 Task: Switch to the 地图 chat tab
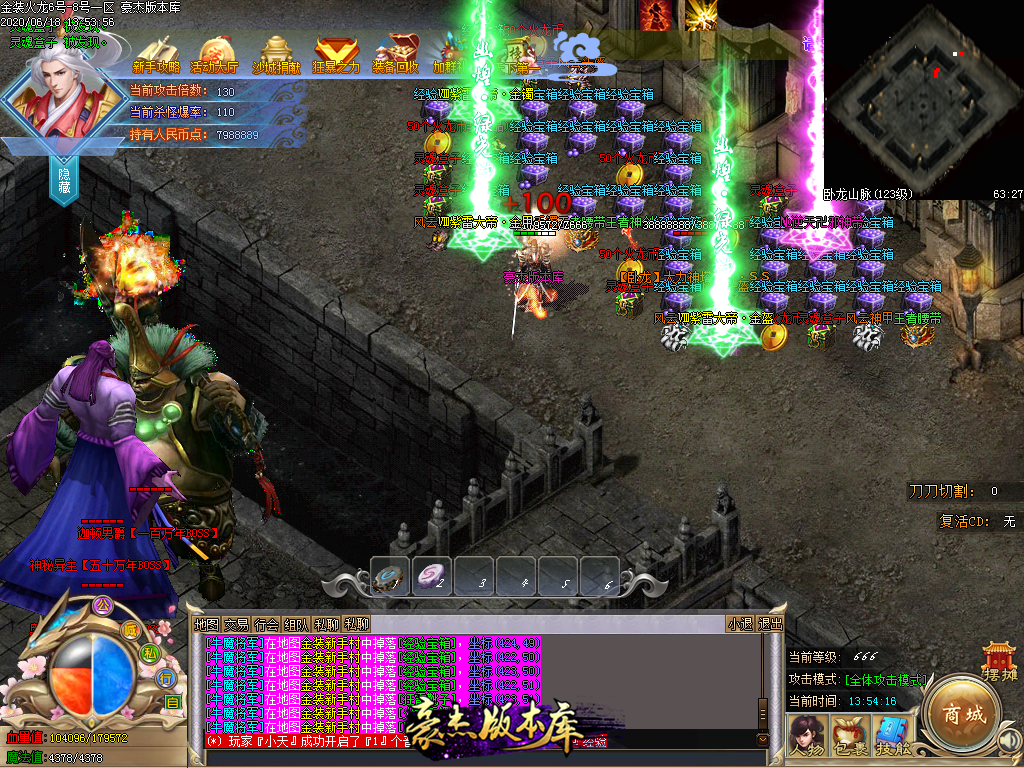point(206,624)
